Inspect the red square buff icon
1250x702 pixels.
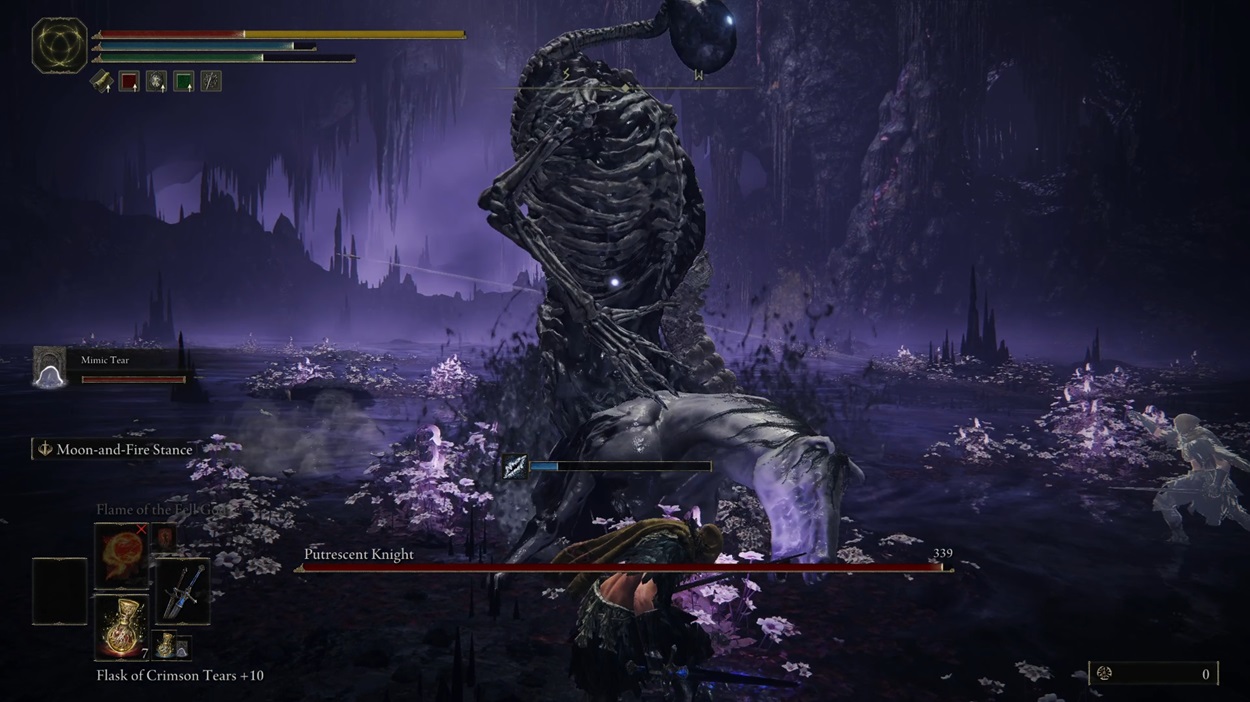(129, 81)
